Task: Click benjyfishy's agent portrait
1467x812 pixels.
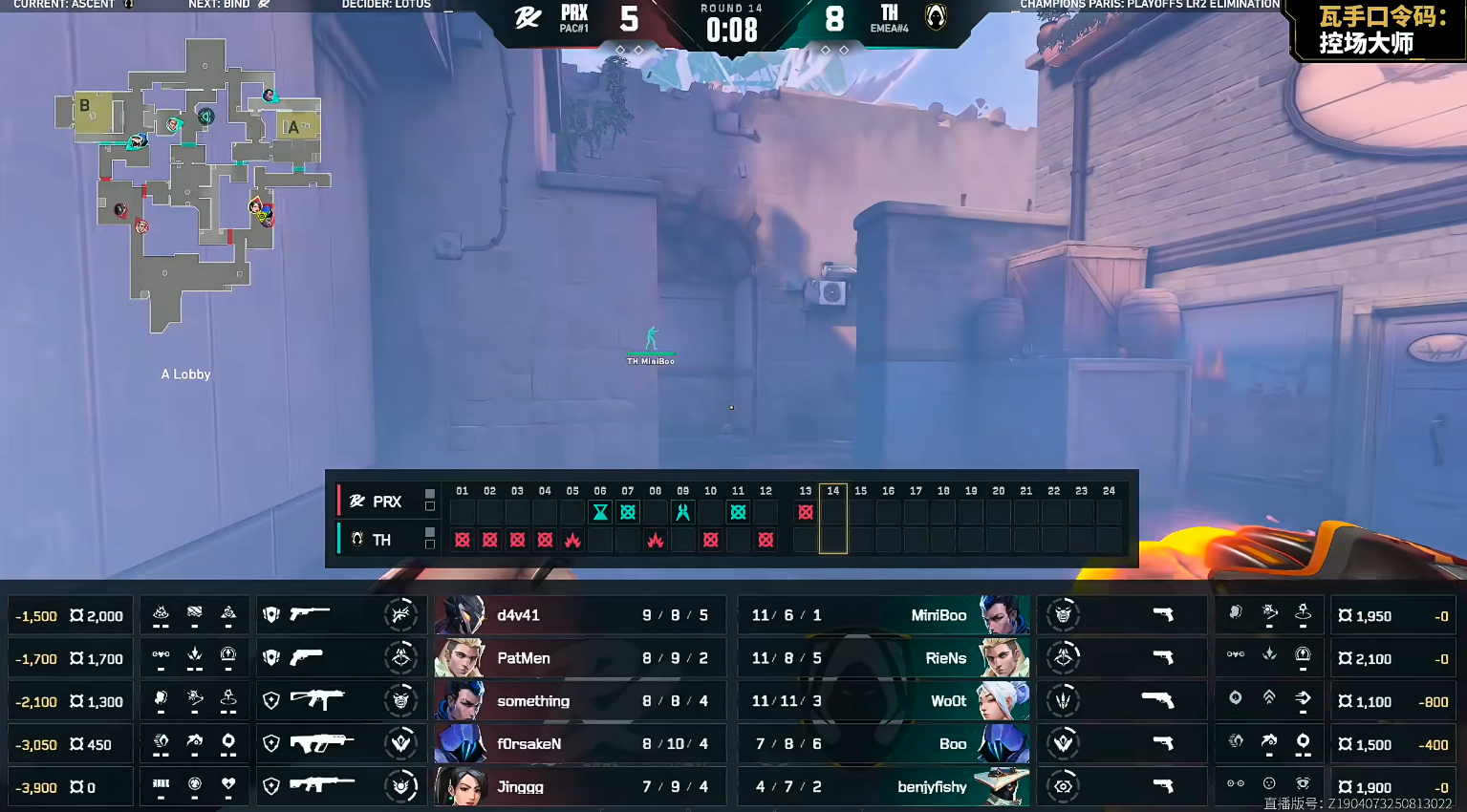Action: pos(1003,787)
